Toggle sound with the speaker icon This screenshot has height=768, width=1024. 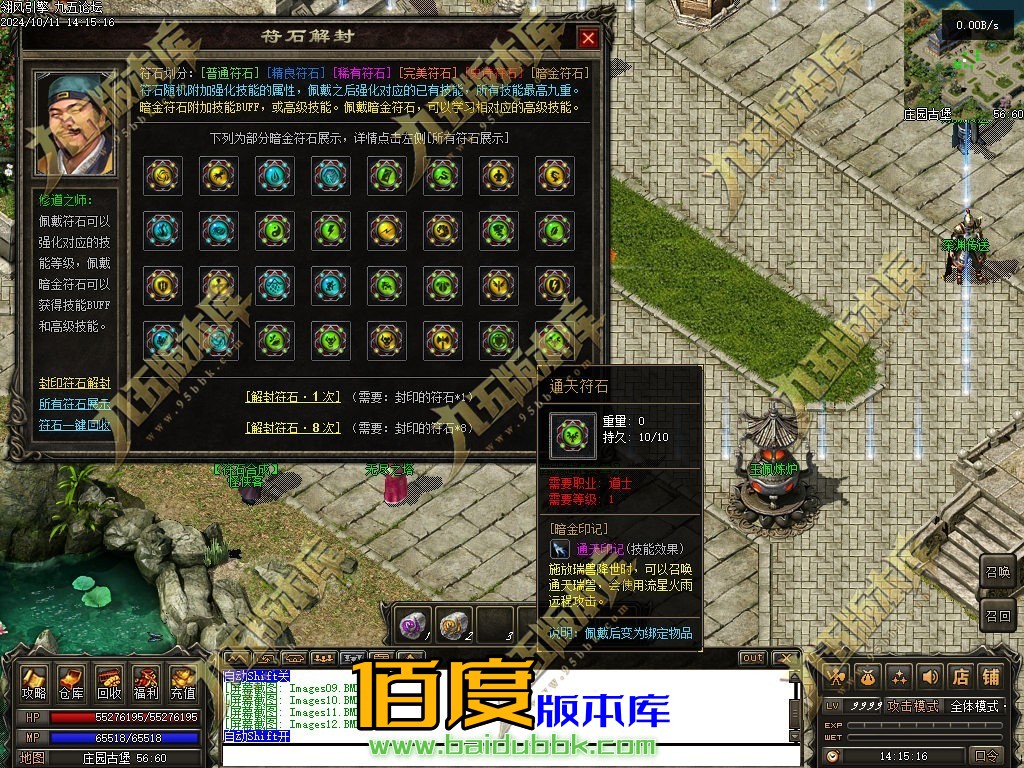[x=930, y=677]
